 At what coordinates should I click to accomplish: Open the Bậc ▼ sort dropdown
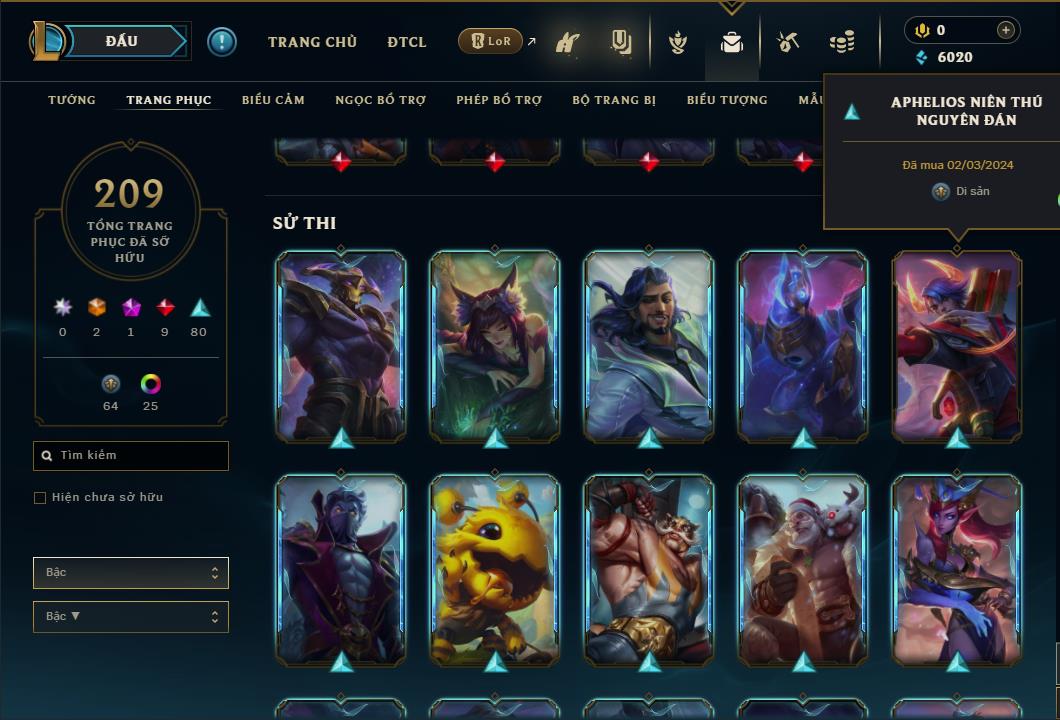pyautogui.click(x=131, y=617)
